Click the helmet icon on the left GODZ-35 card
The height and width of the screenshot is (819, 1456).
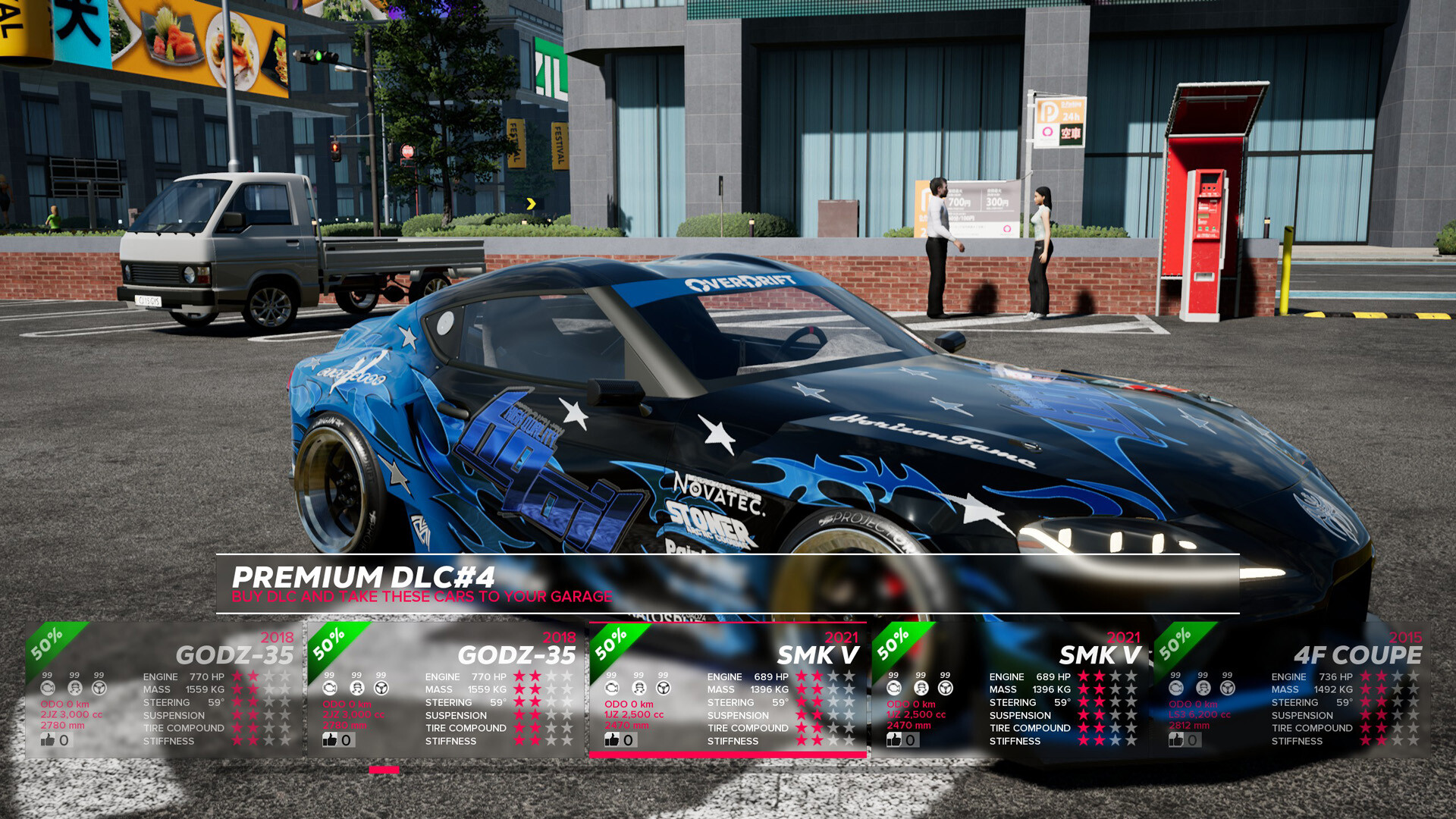click(74, 687)
